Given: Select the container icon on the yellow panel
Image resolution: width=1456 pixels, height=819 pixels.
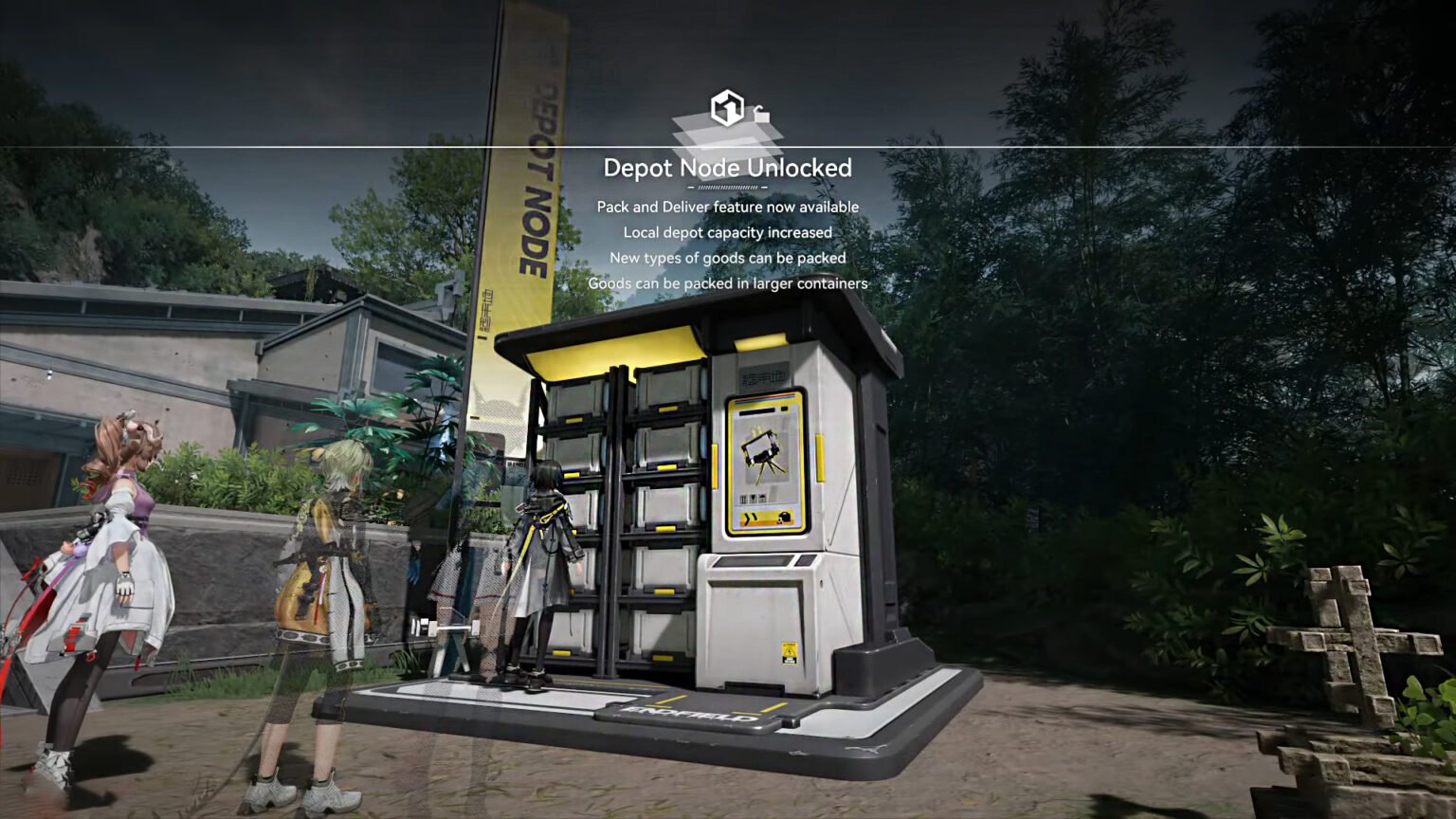Looking at the screenshot, I should [x=785, y=517].
